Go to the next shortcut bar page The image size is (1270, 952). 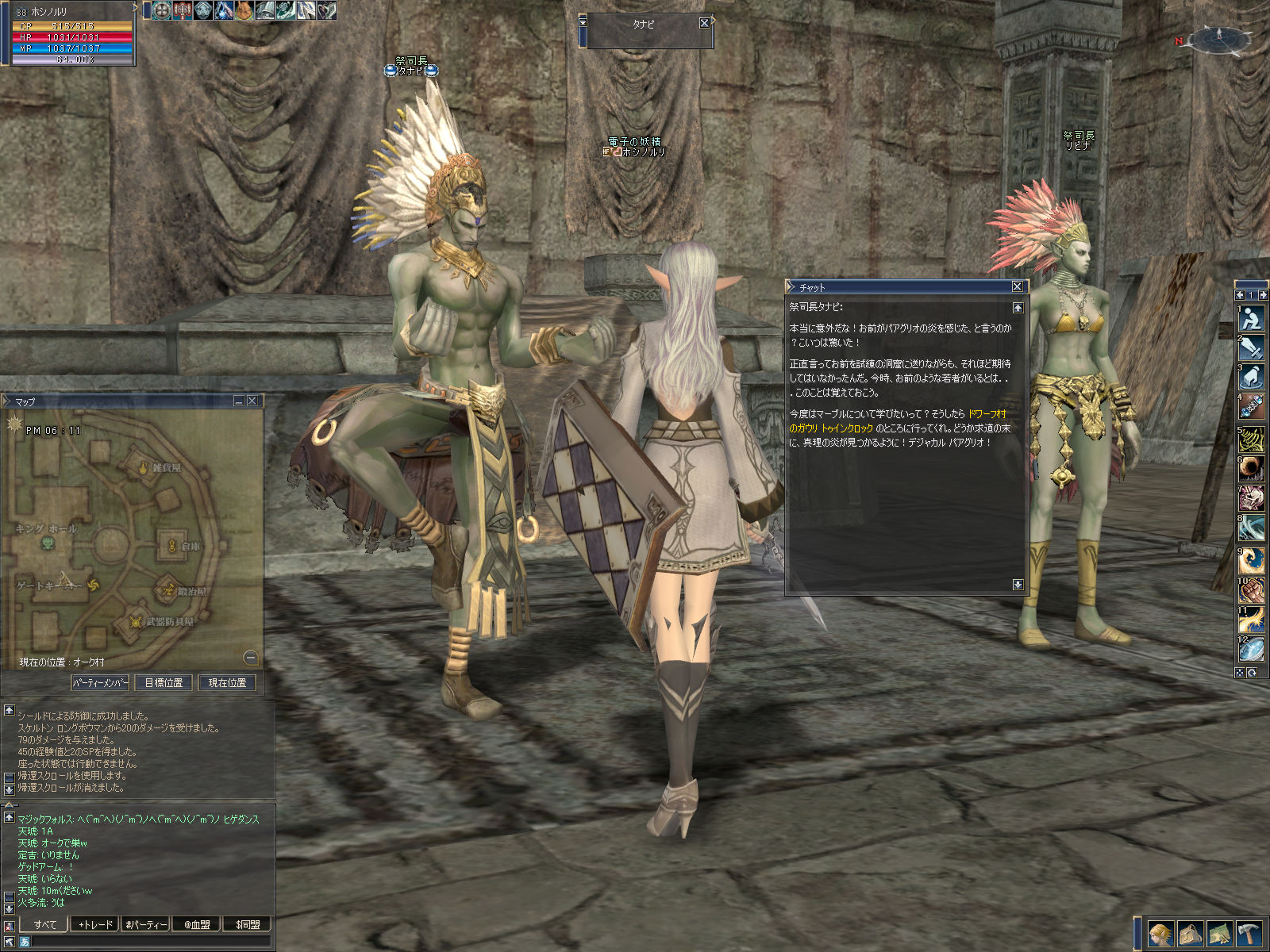[x=1263, y=295]
